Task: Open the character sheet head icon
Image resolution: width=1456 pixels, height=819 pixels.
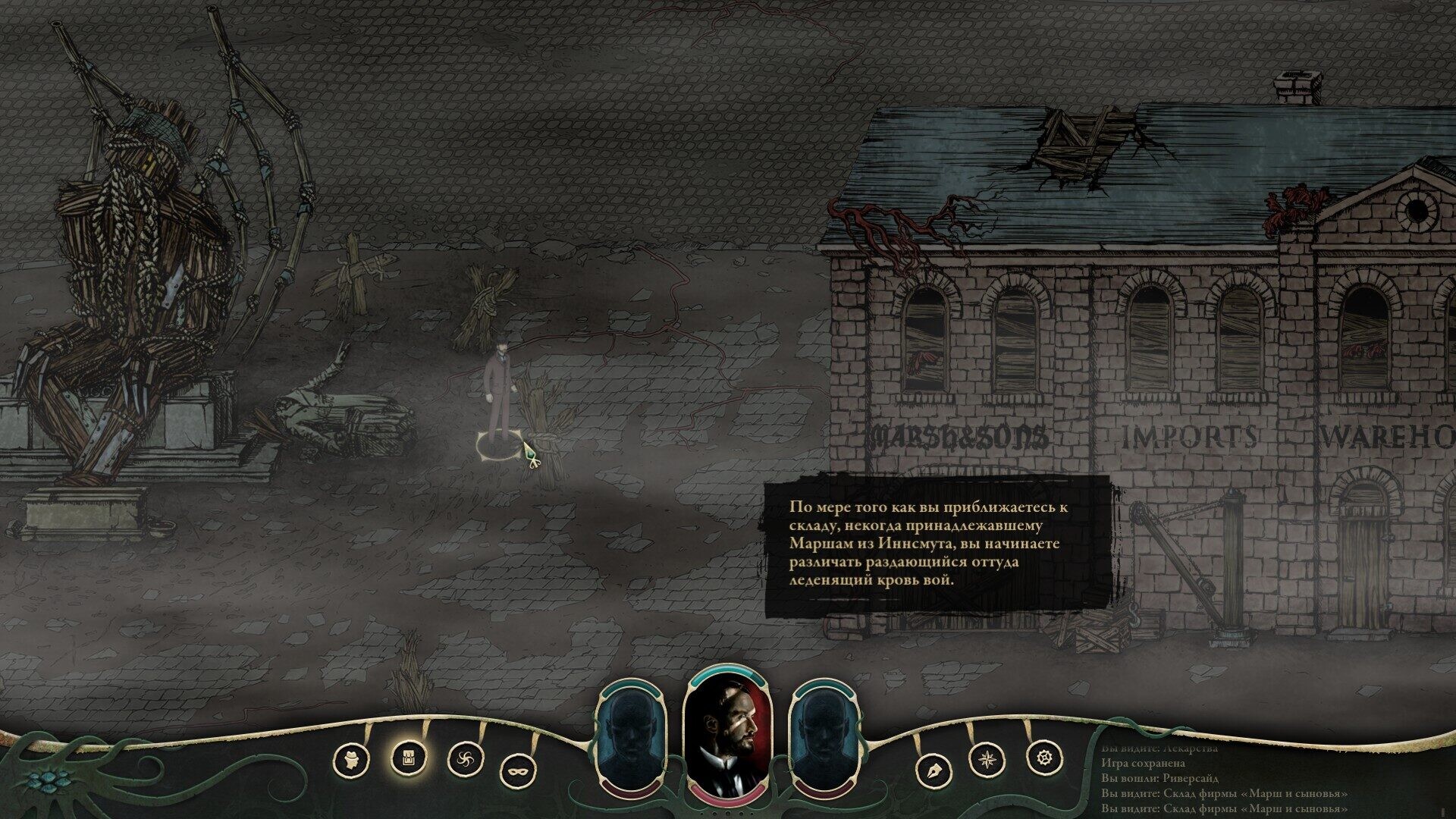Action: pyautogui.click(x=350, y=758)
